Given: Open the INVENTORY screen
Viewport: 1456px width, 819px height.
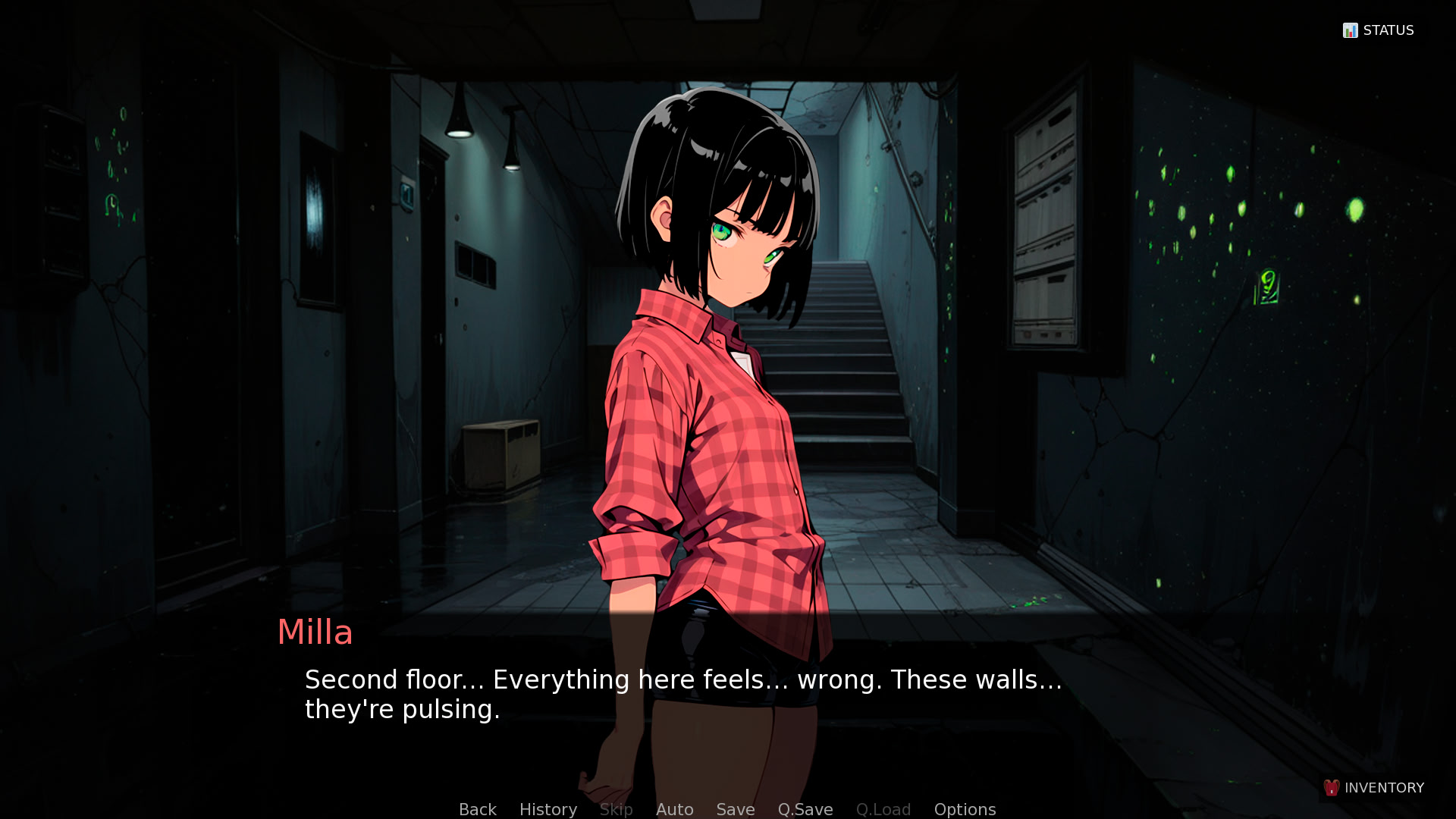Looking at the screenshot, I should [1374, 788].
